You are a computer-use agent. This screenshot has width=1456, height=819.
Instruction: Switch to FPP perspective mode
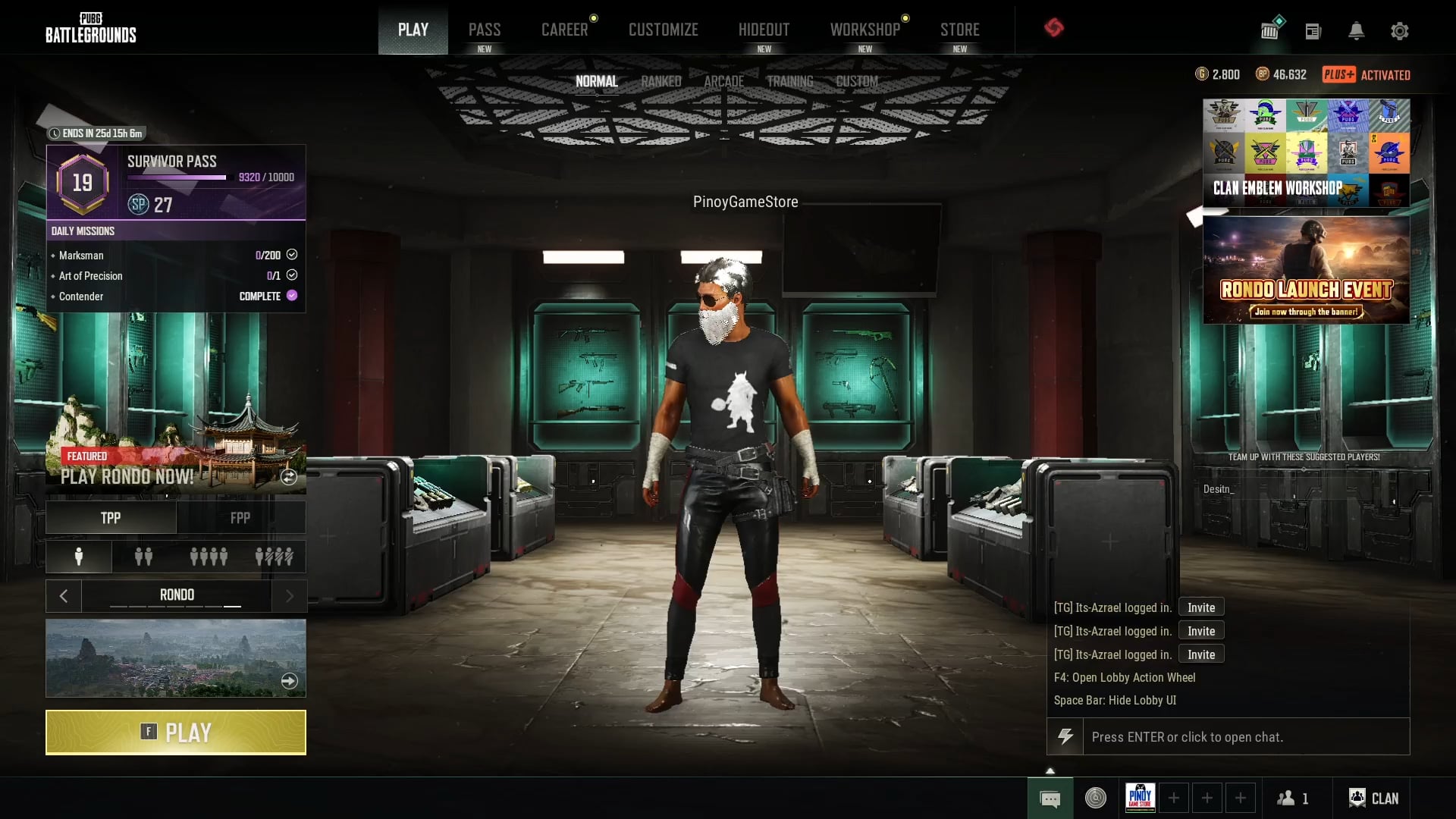click(x=240, y=517)
